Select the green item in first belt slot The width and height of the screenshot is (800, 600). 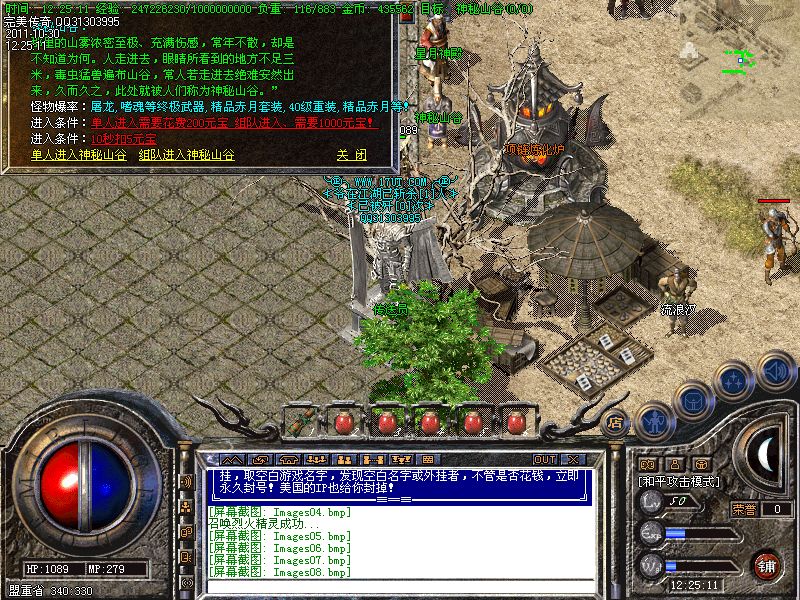point(300,421)
